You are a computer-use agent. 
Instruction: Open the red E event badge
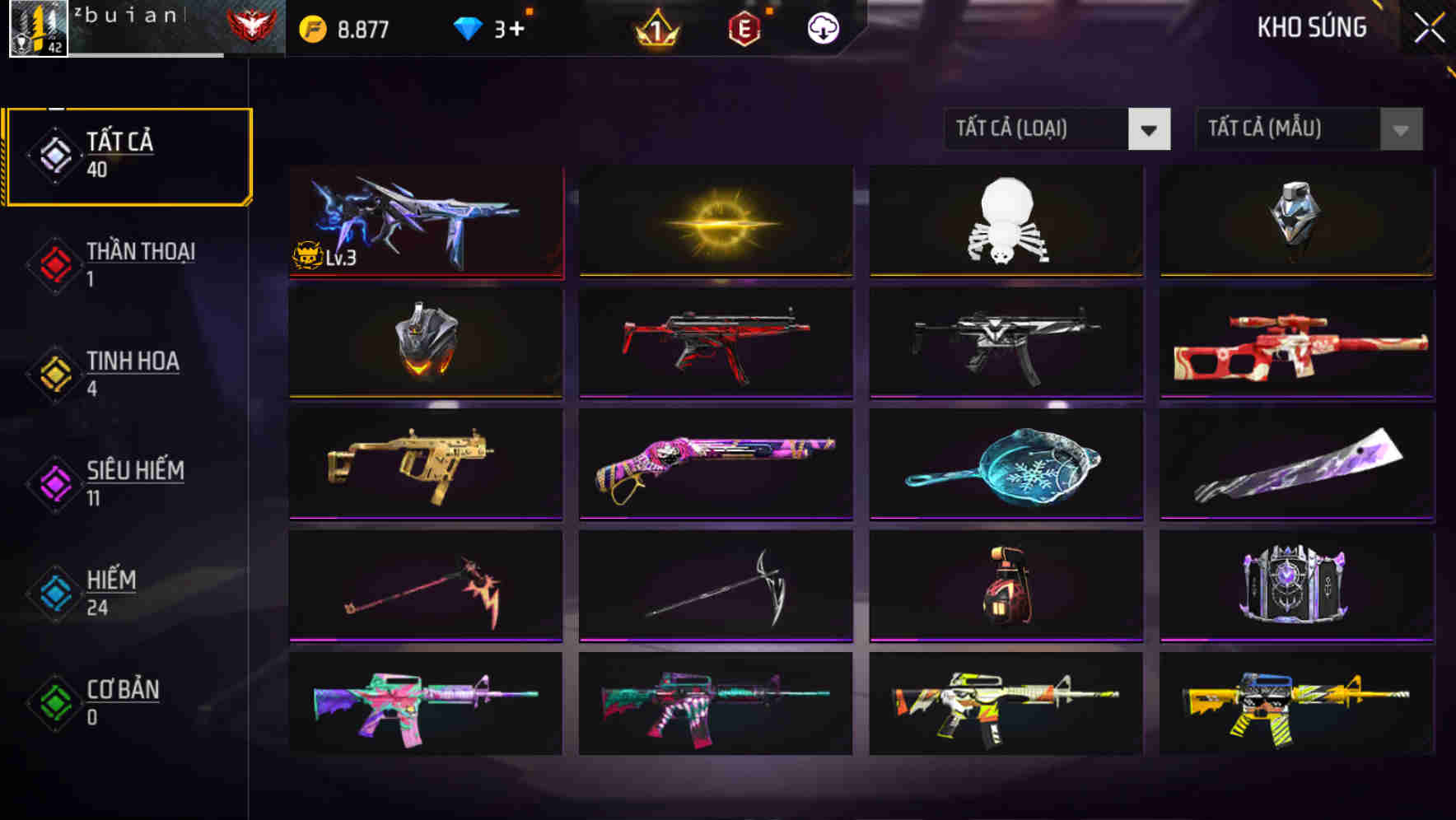click(x=745, y=27)
